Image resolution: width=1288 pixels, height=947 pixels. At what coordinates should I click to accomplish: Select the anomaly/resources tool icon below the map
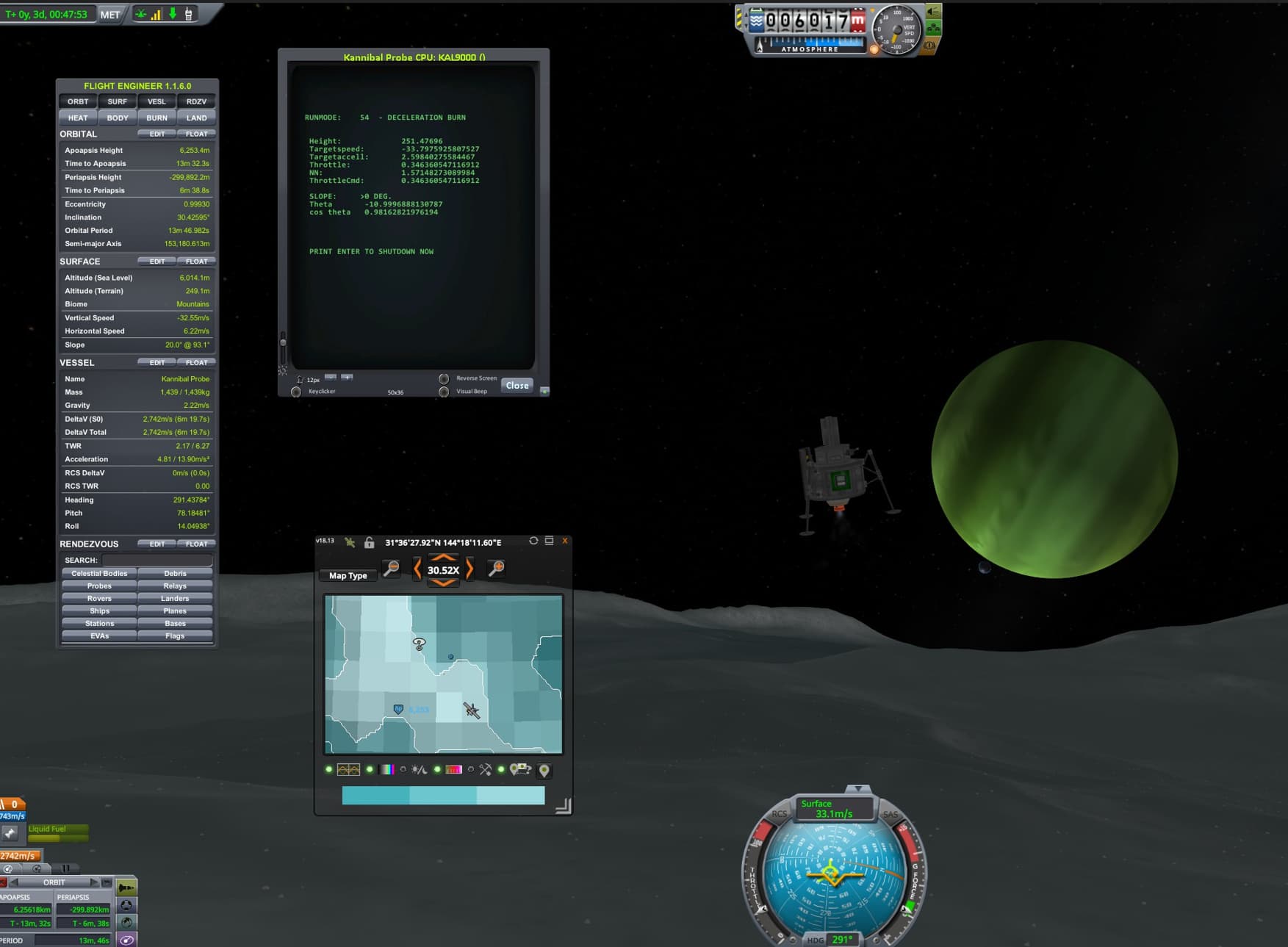(486, 769)
